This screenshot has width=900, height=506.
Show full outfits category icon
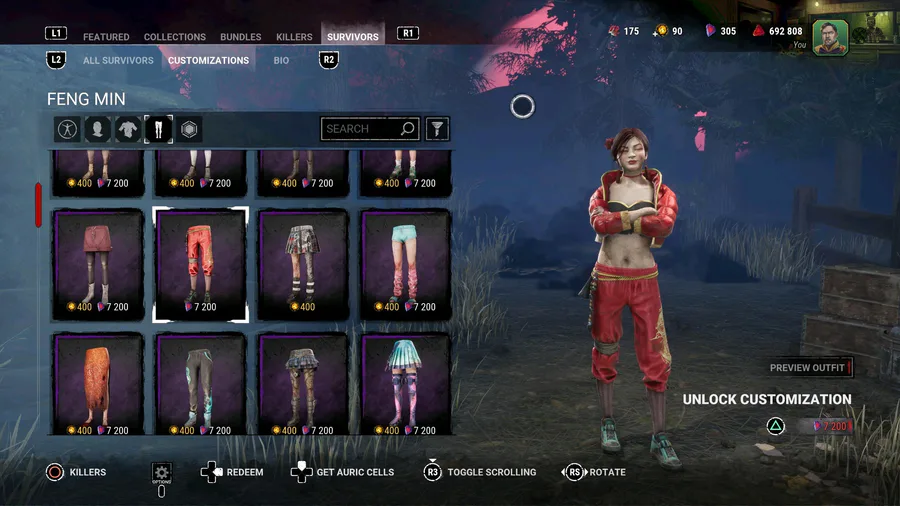tap(67, 129)
